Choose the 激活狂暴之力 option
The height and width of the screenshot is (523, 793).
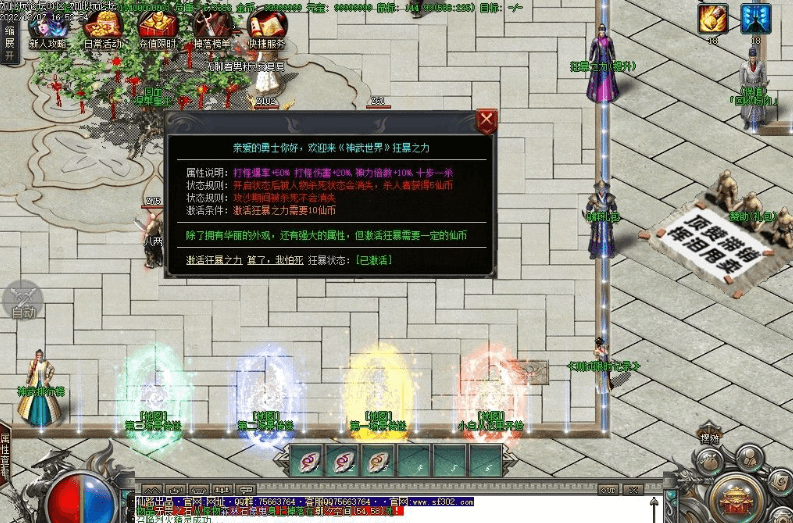[x=214, y=260]
